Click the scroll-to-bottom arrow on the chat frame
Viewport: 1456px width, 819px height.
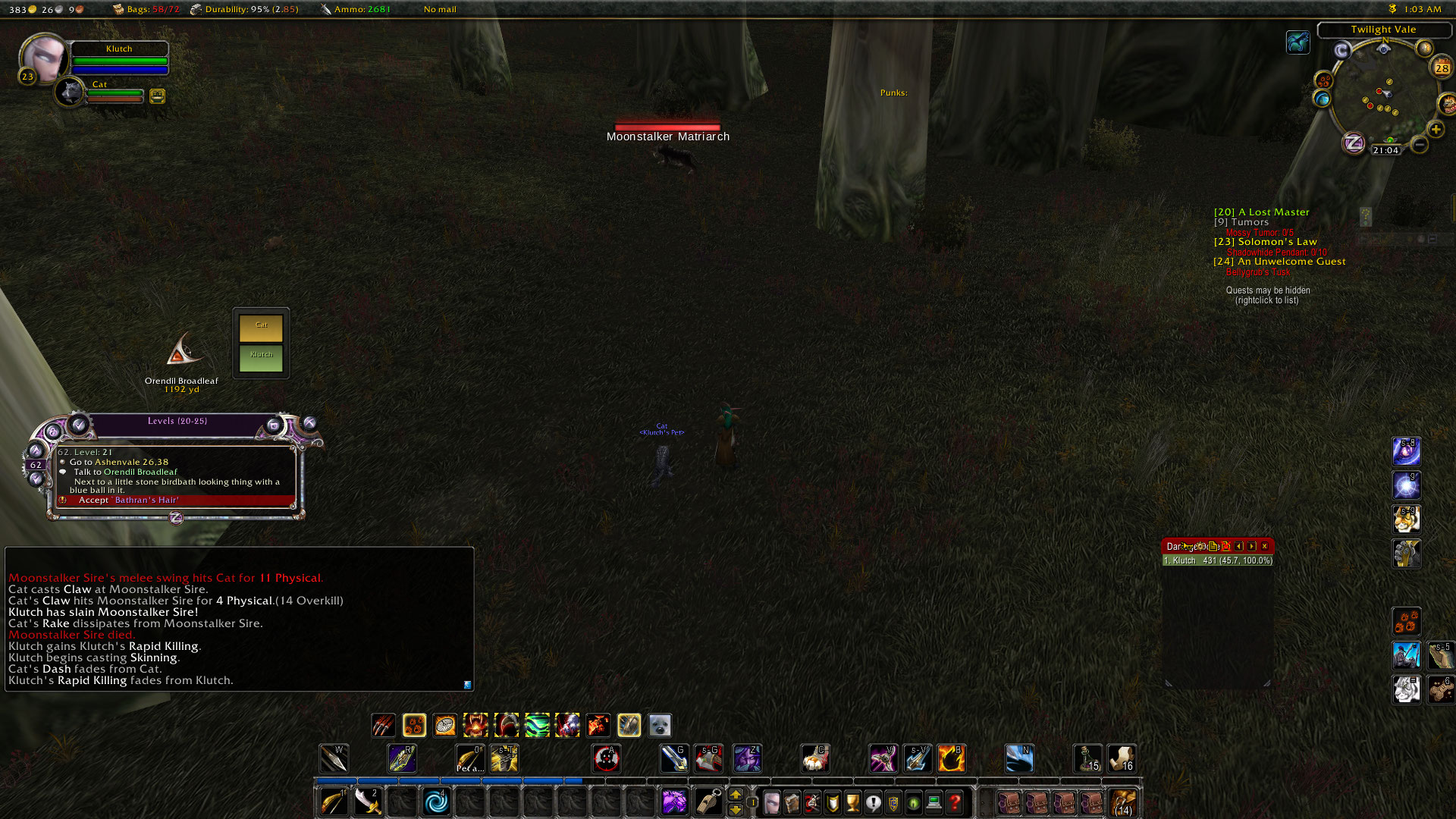tap(466, 685)
